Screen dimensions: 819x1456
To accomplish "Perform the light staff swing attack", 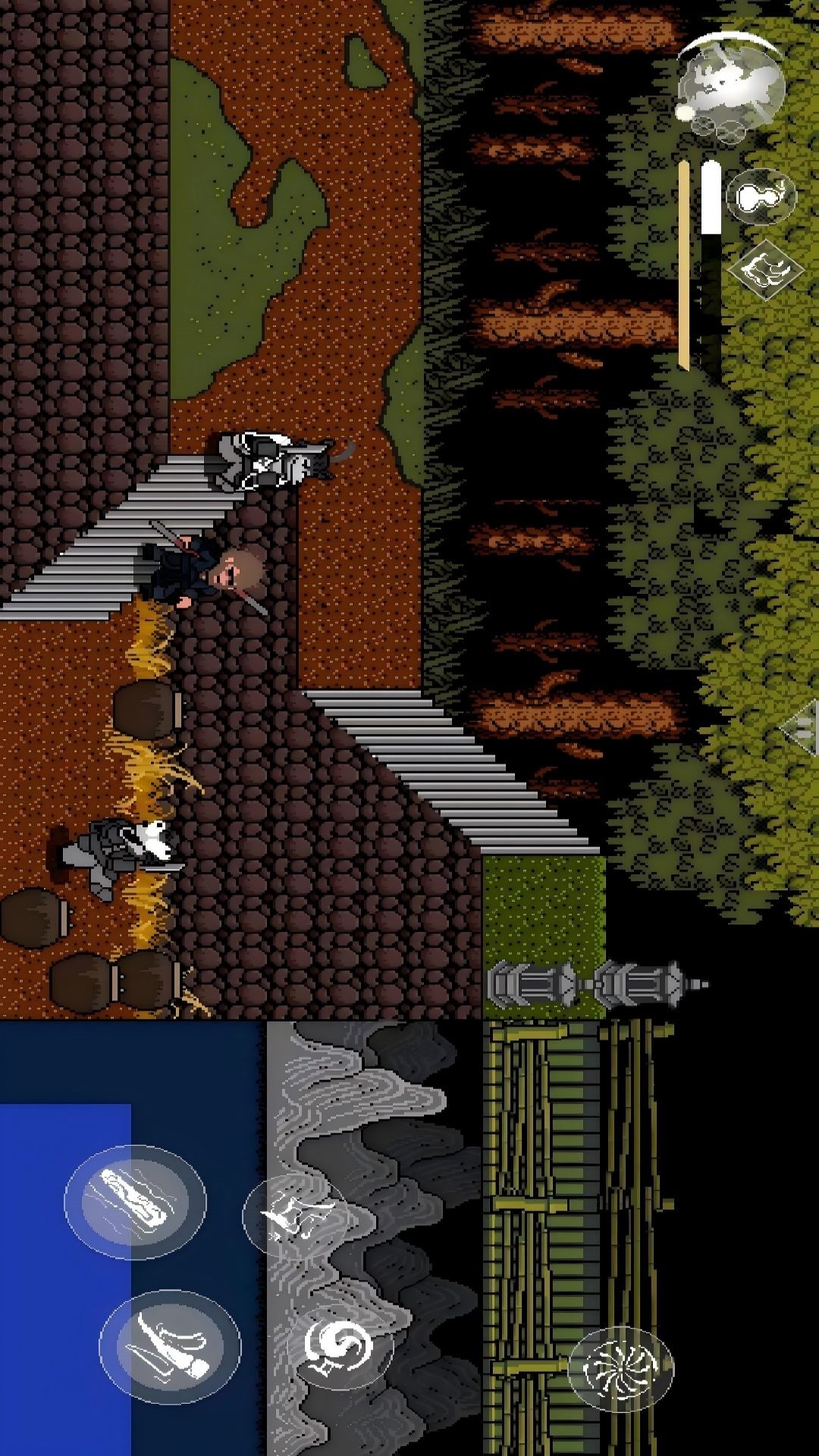I will tap(170, 1345).
